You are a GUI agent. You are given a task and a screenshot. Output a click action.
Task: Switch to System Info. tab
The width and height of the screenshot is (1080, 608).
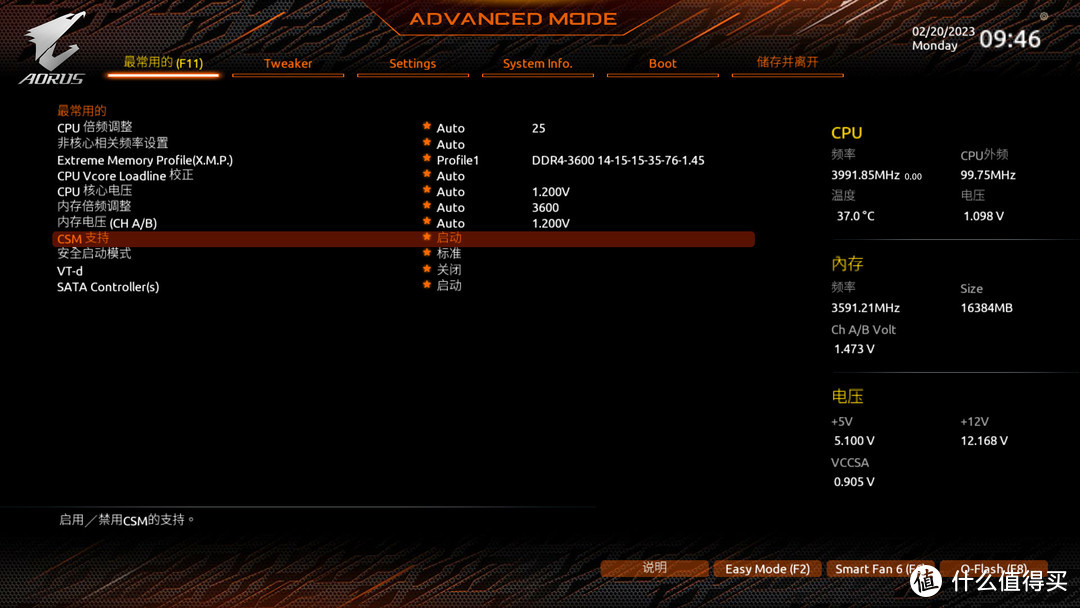(537, 64)
